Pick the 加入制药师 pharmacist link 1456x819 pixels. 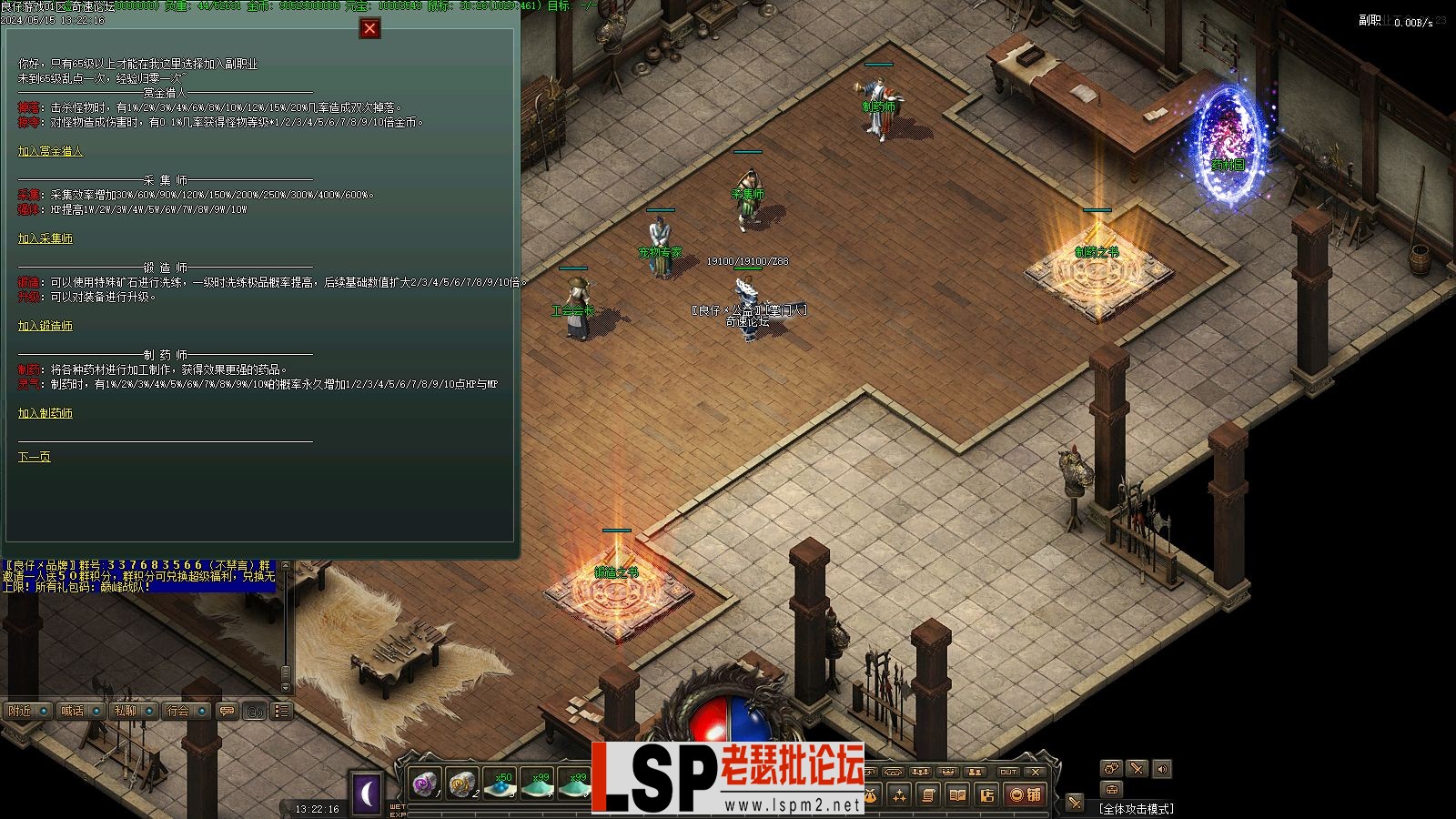coord(45,413)
